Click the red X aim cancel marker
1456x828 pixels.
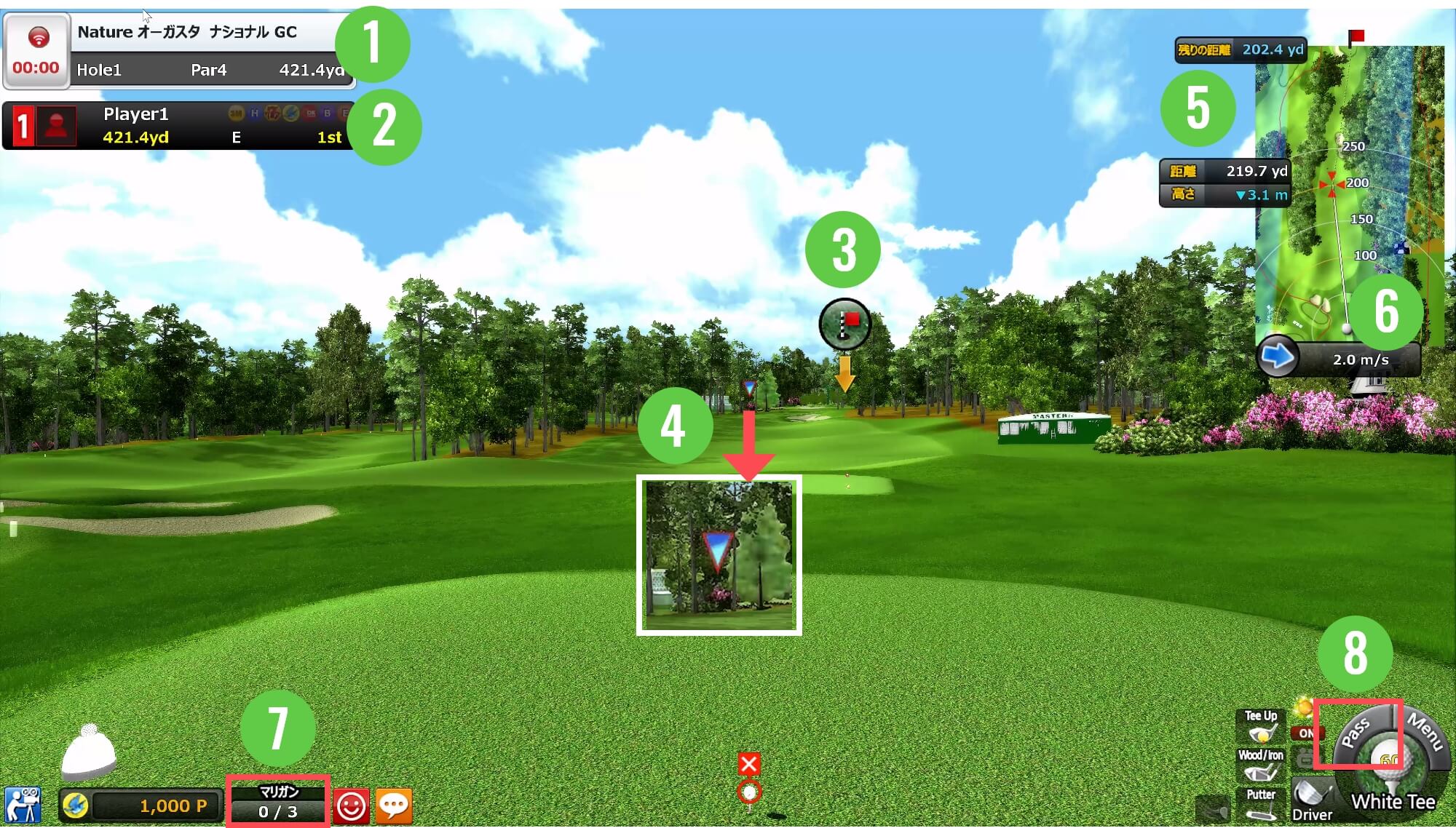tap(749, 764)
